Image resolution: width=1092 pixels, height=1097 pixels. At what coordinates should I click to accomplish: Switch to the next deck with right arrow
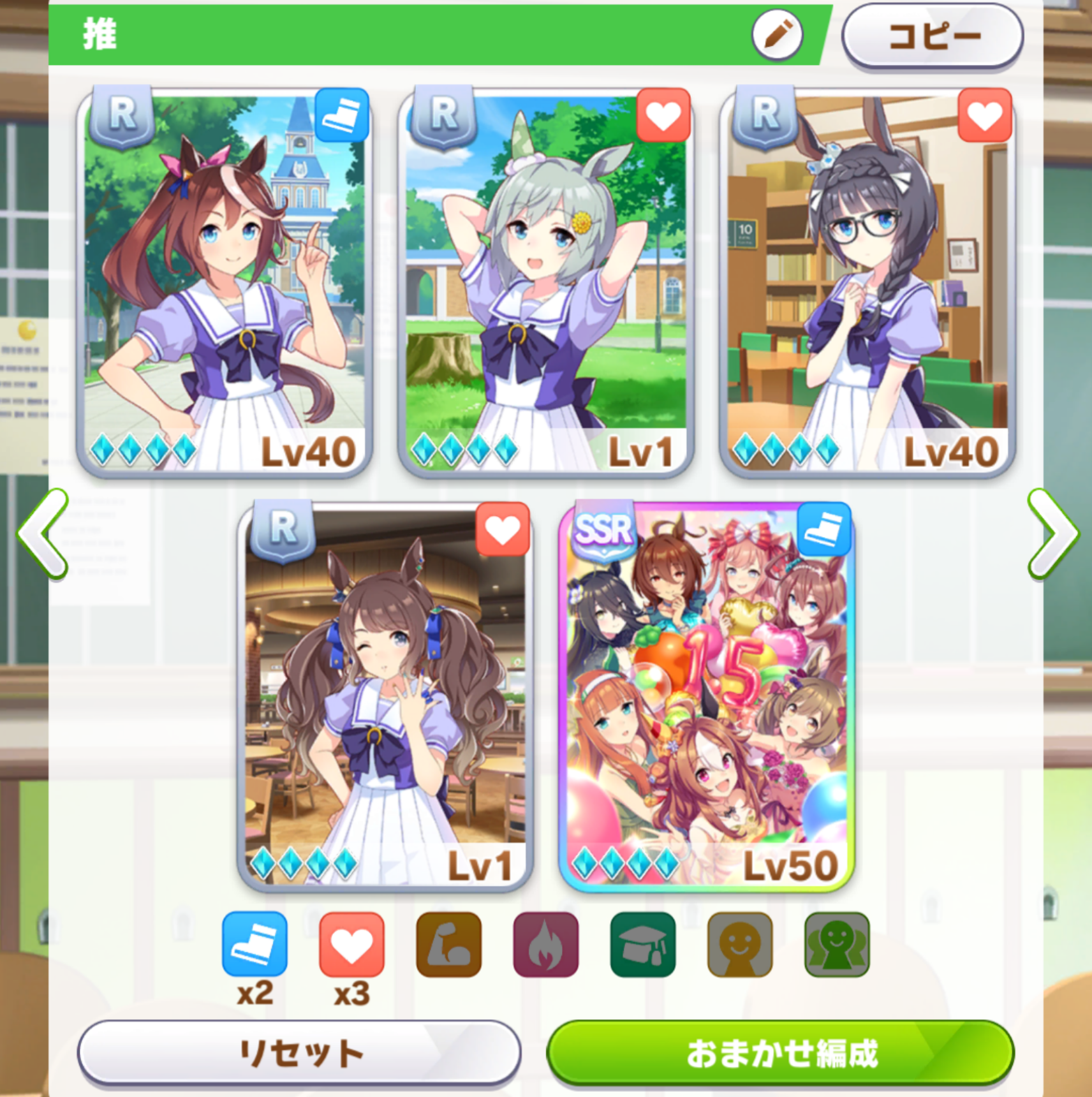[1051, 533]
